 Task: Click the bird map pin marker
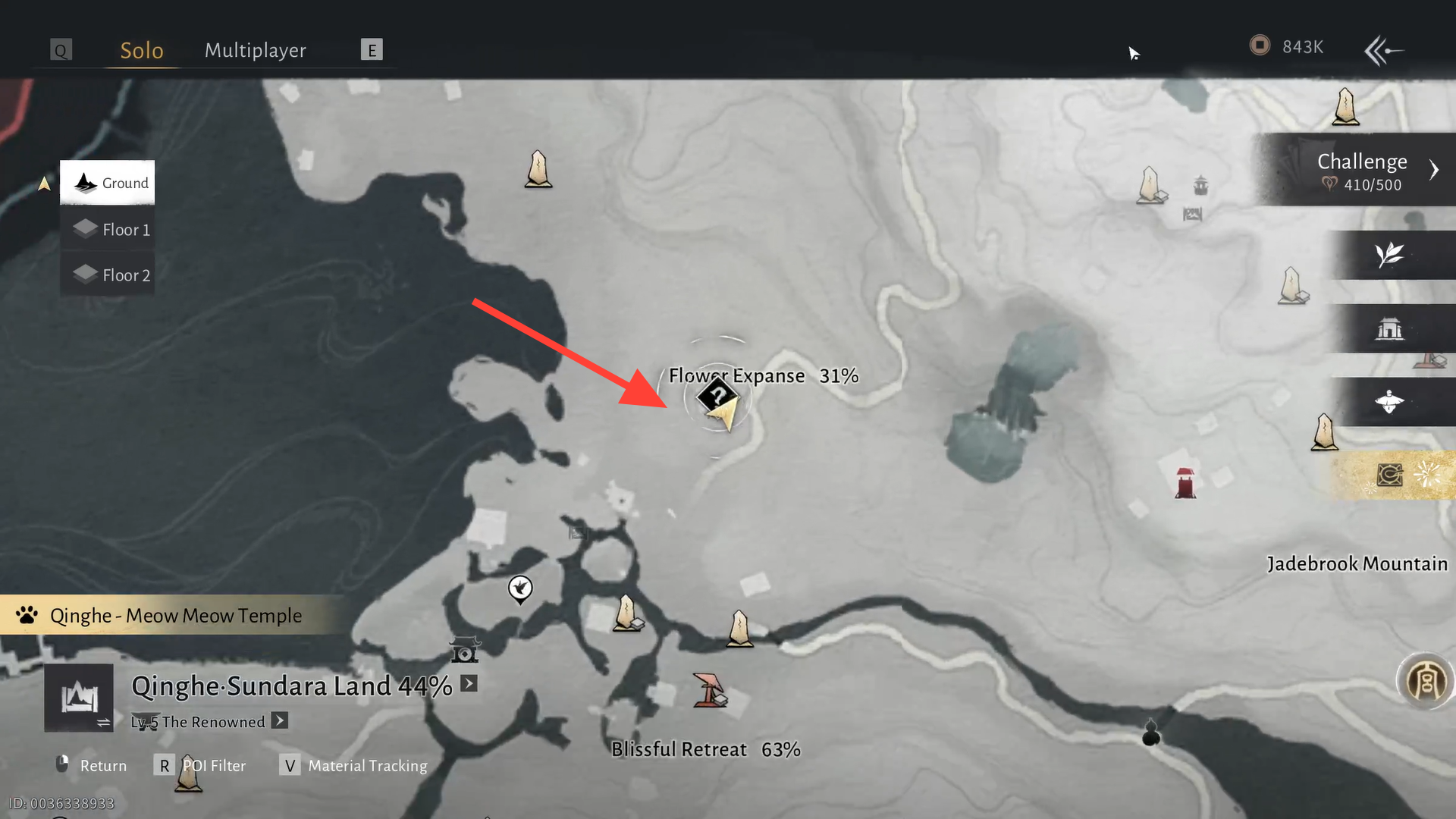pos(520,588)
